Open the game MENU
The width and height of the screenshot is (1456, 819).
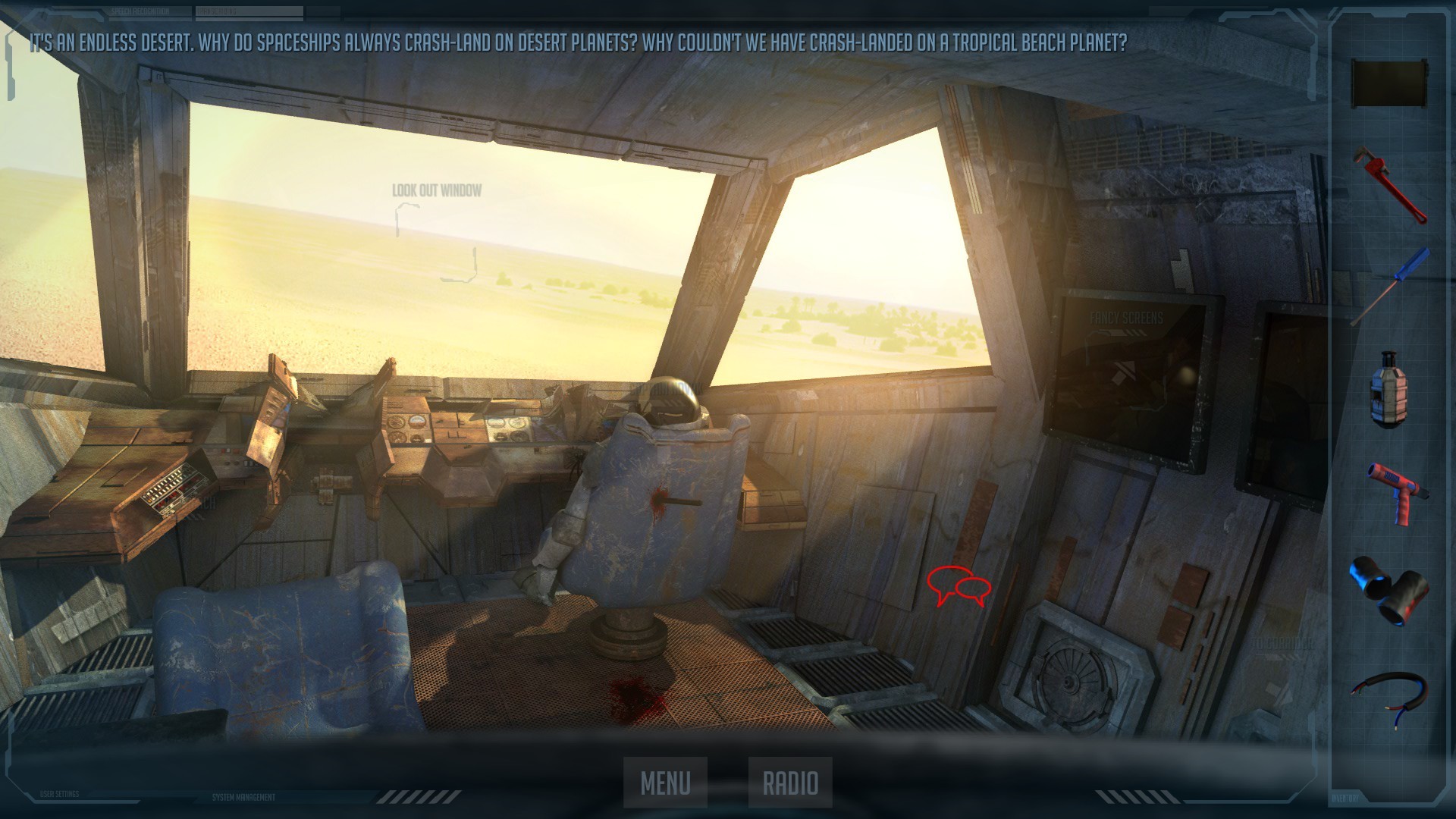(x=665, y=783)
